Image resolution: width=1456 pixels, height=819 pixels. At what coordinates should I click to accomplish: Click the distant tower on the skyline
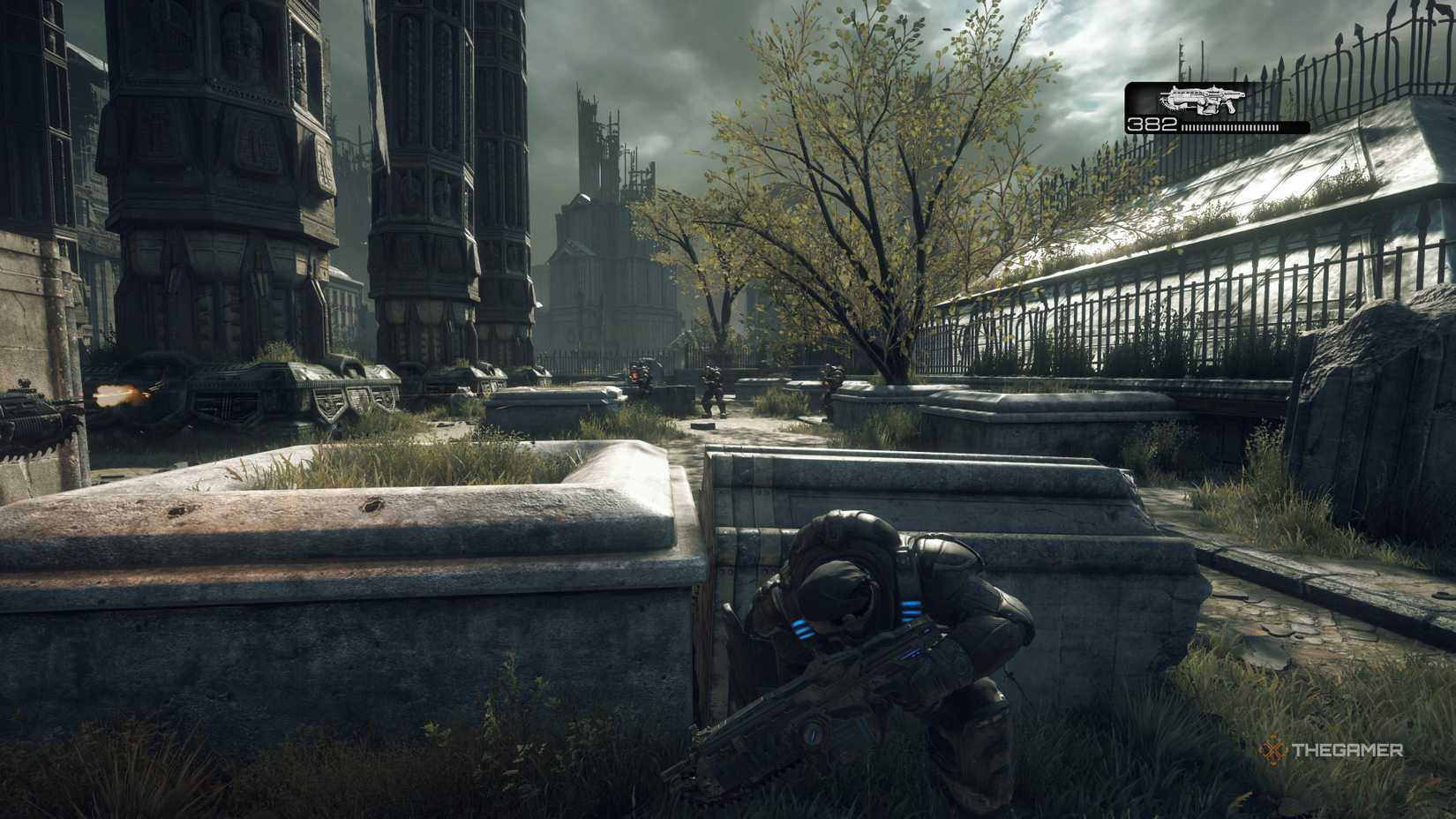[x=593, y=159]
